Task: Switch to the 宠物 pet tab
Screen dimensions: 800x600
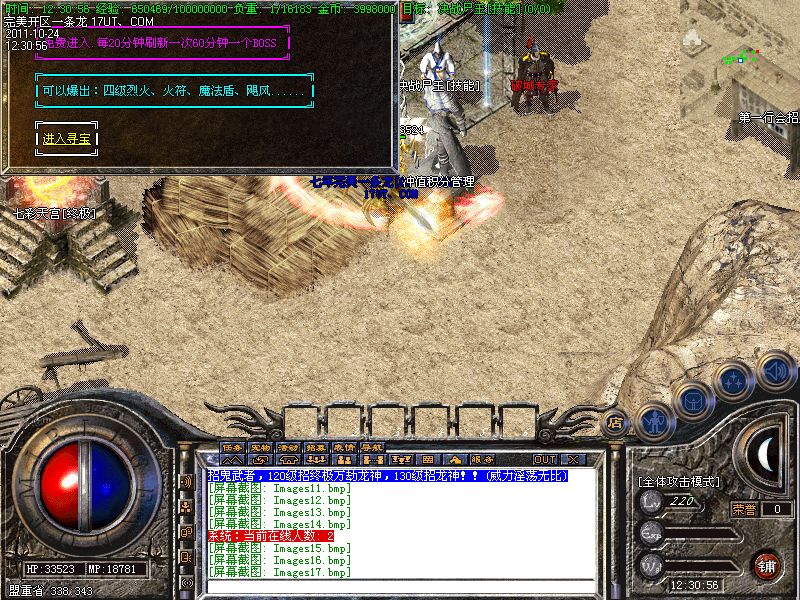Action: (x=261, y=446)
